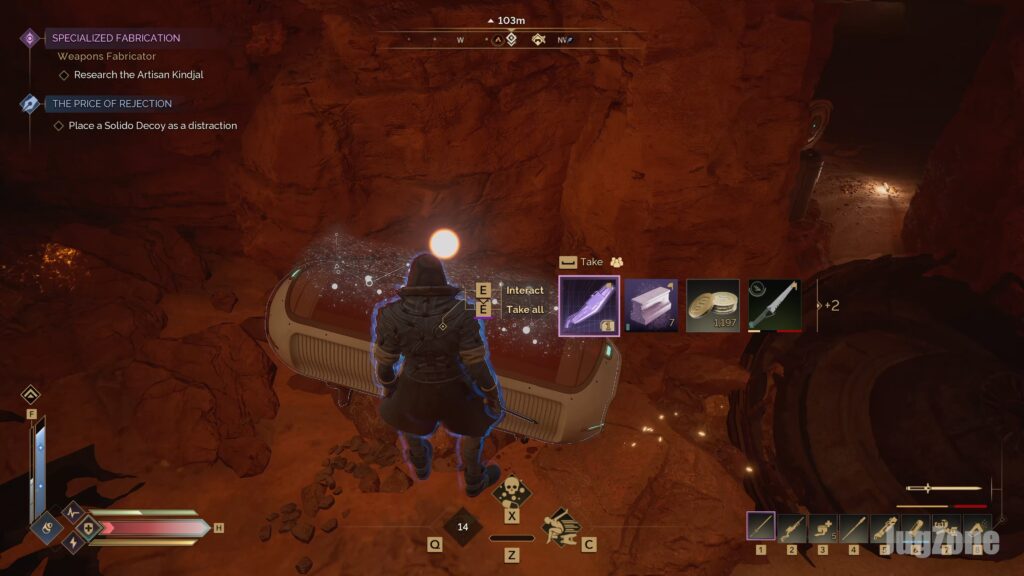Select the ability diamond showing 14
Viewport: 1024px width, 576px height.
(x=462, y=527)
